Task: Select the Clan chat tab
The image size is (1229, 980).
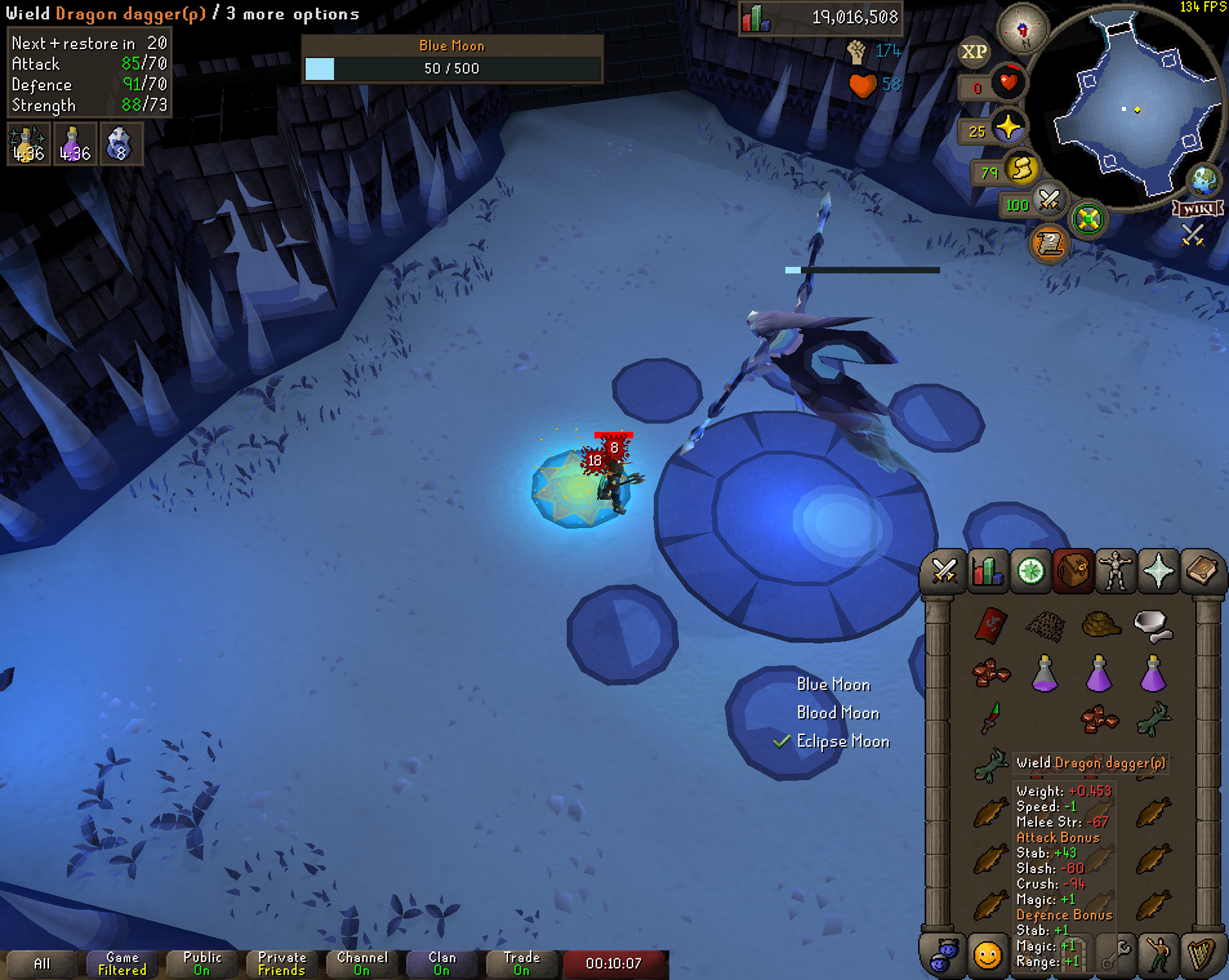Action: 442,963
